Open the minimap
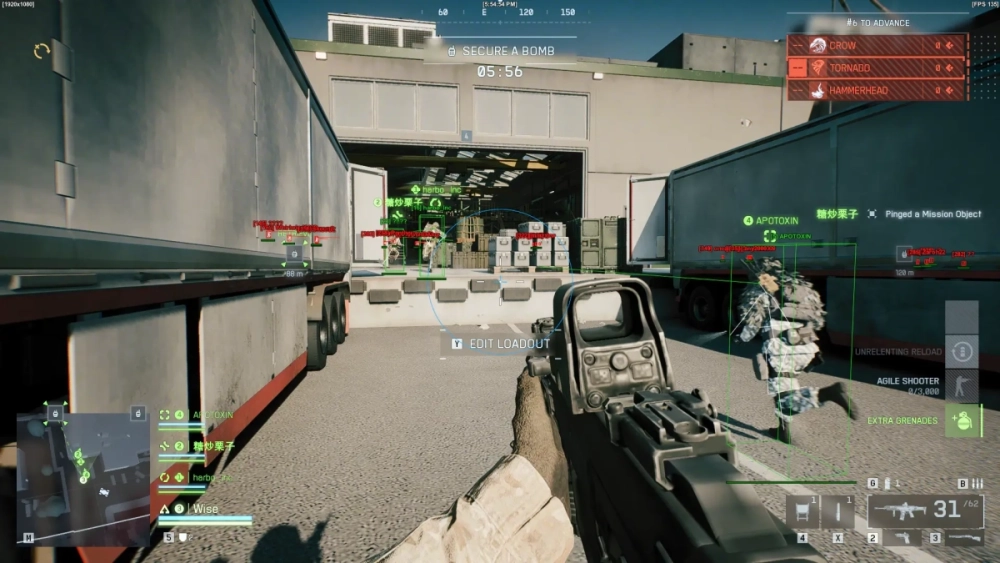The image size is (1000, 563). point(84,473)
